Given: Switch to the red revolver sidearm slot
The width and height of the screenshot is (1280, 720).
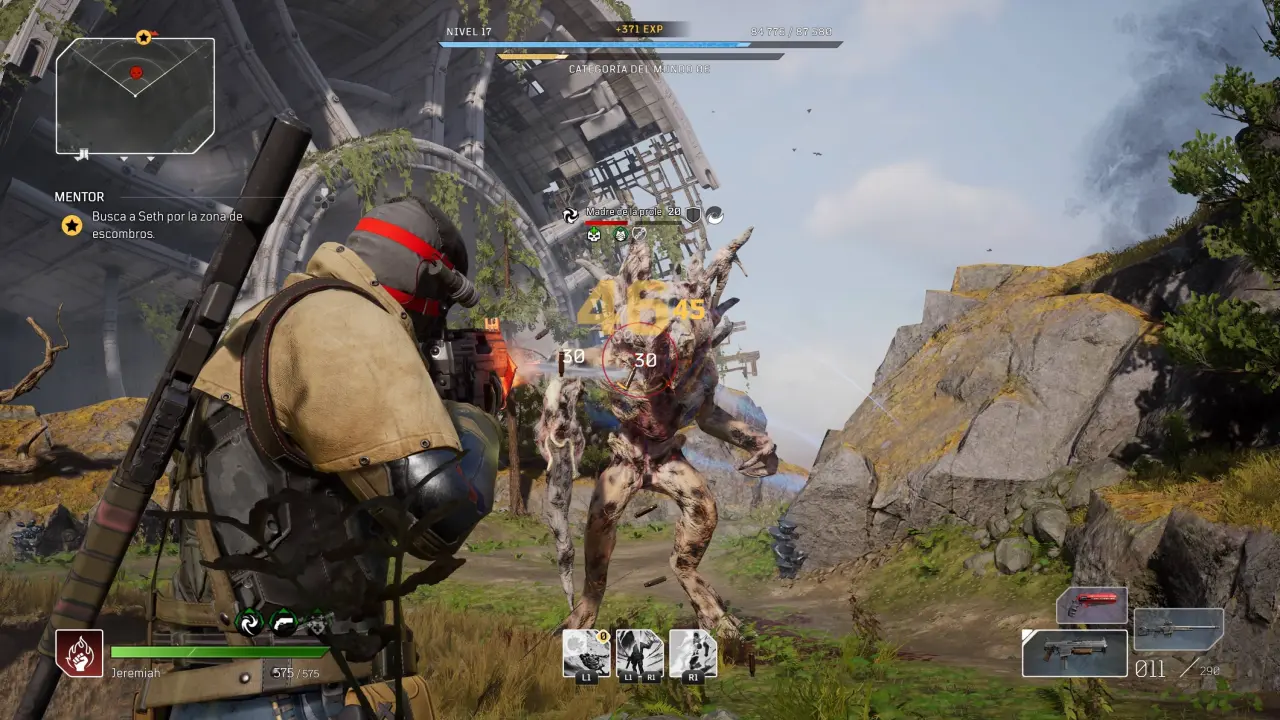Looking at the screenshot, I should tap(1092, 606).
